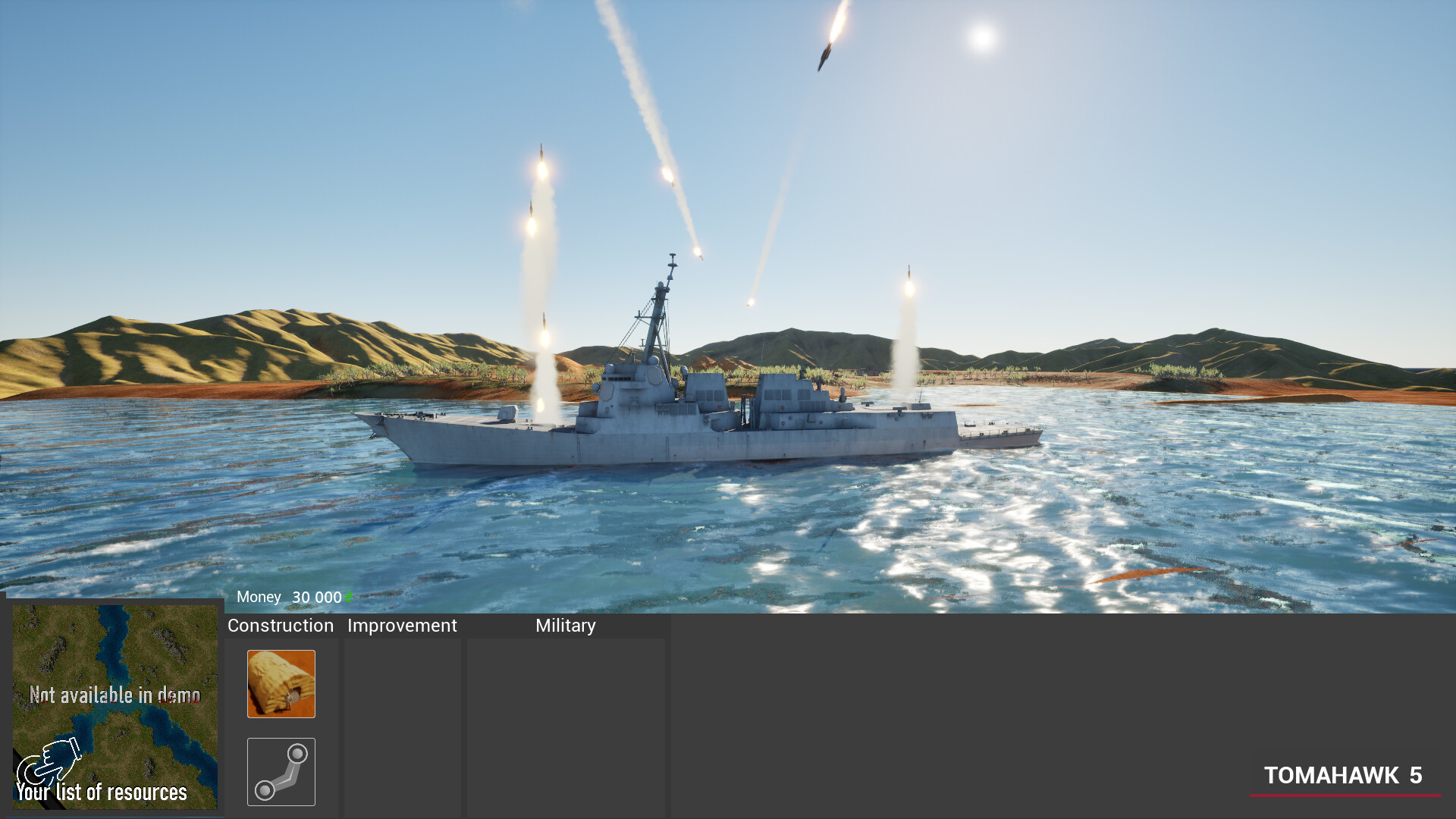The height and width of the screenshot is (819, 1456).
Task: Click the minimap marked Not available in demo
Action: (x=115, y=705)
